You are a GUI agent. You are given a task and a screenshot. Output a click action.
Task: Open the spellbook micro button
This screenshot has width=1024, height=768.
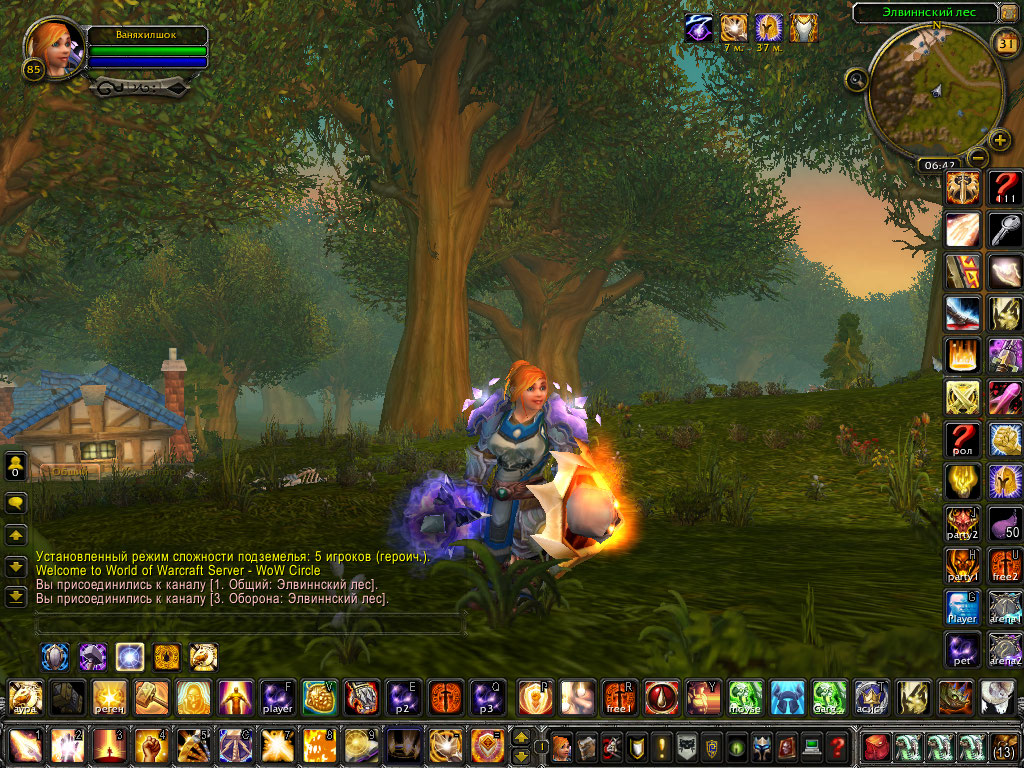[x=586, y=746]
